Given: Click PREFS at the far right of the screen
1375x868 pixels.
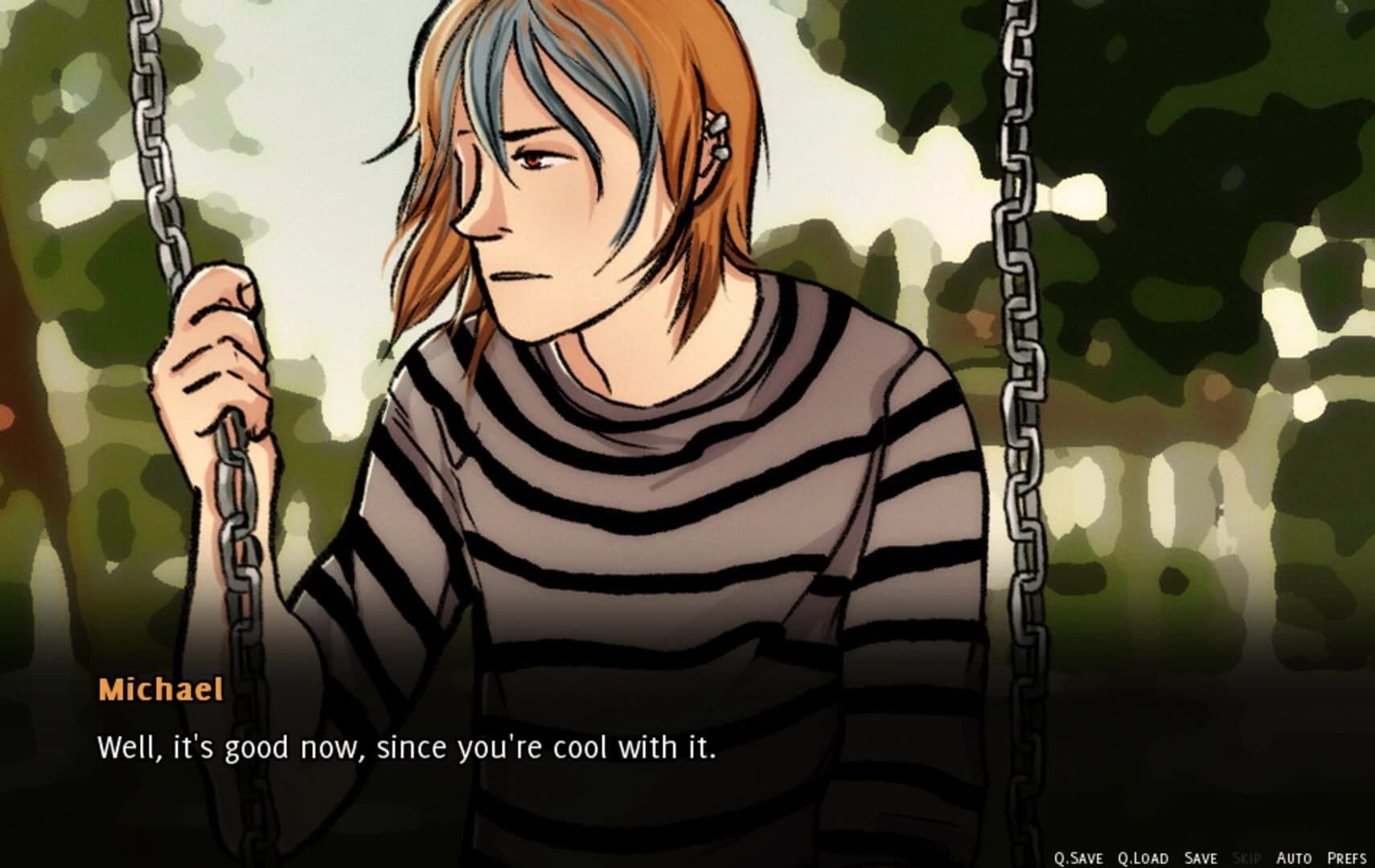Looking at the screenshot, I should [x=1346, y=857].
